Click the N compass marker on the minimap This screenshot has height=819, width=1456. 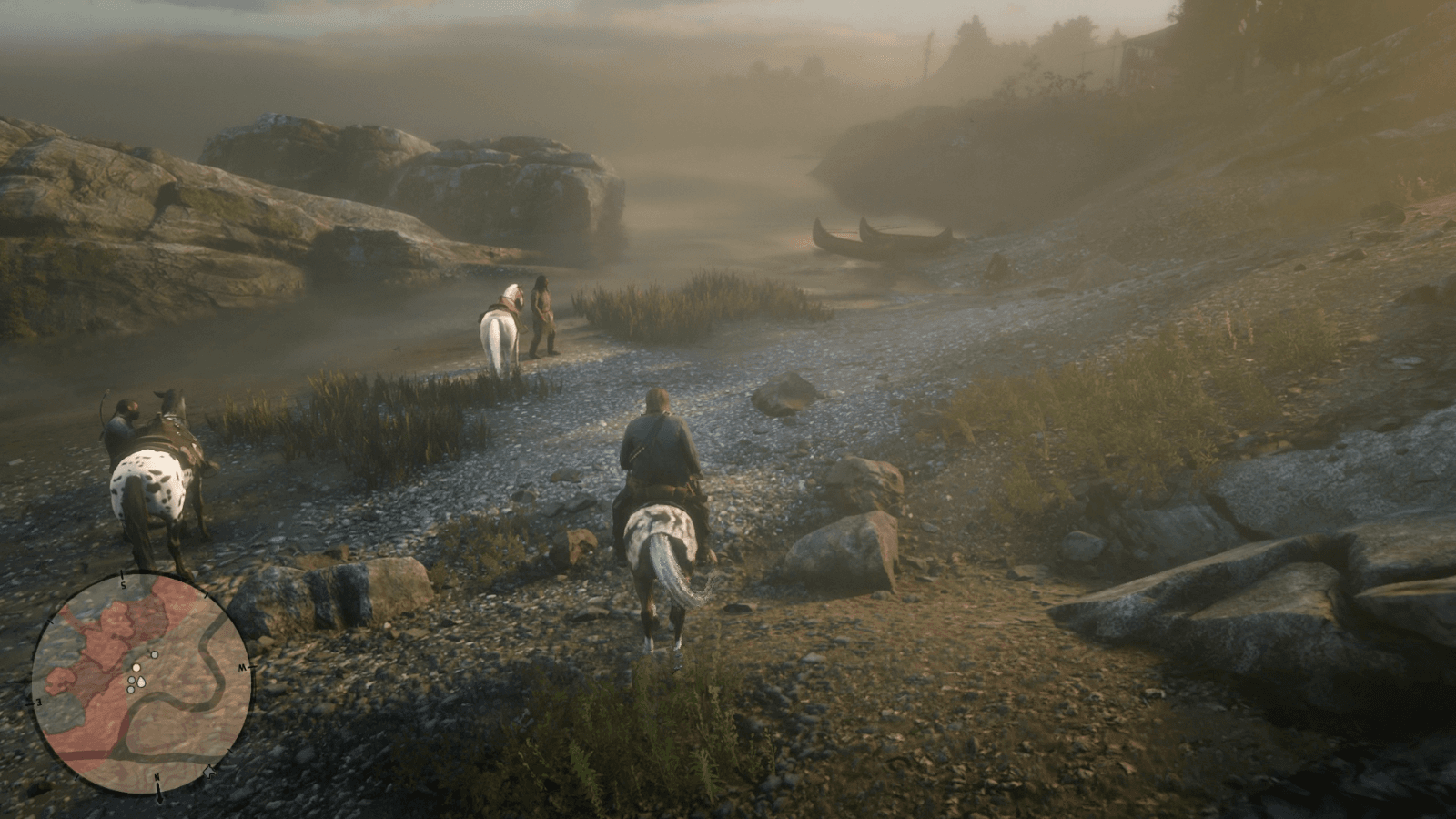157,778
